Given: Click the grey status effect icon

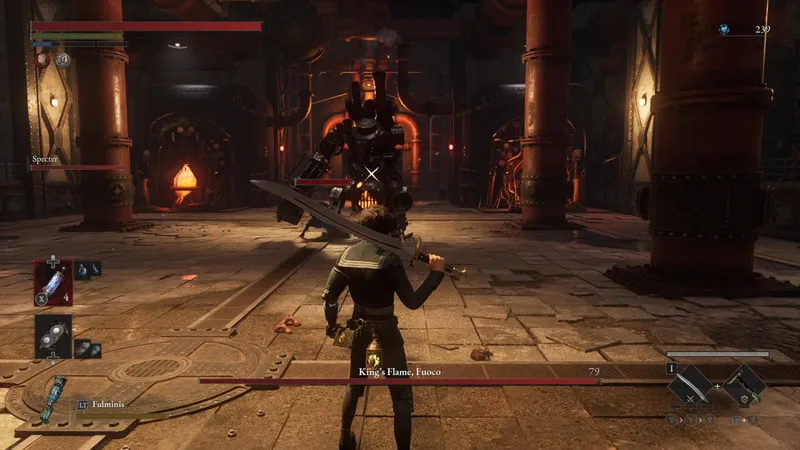Looking at the screenshot, I should tap(62, 59).
